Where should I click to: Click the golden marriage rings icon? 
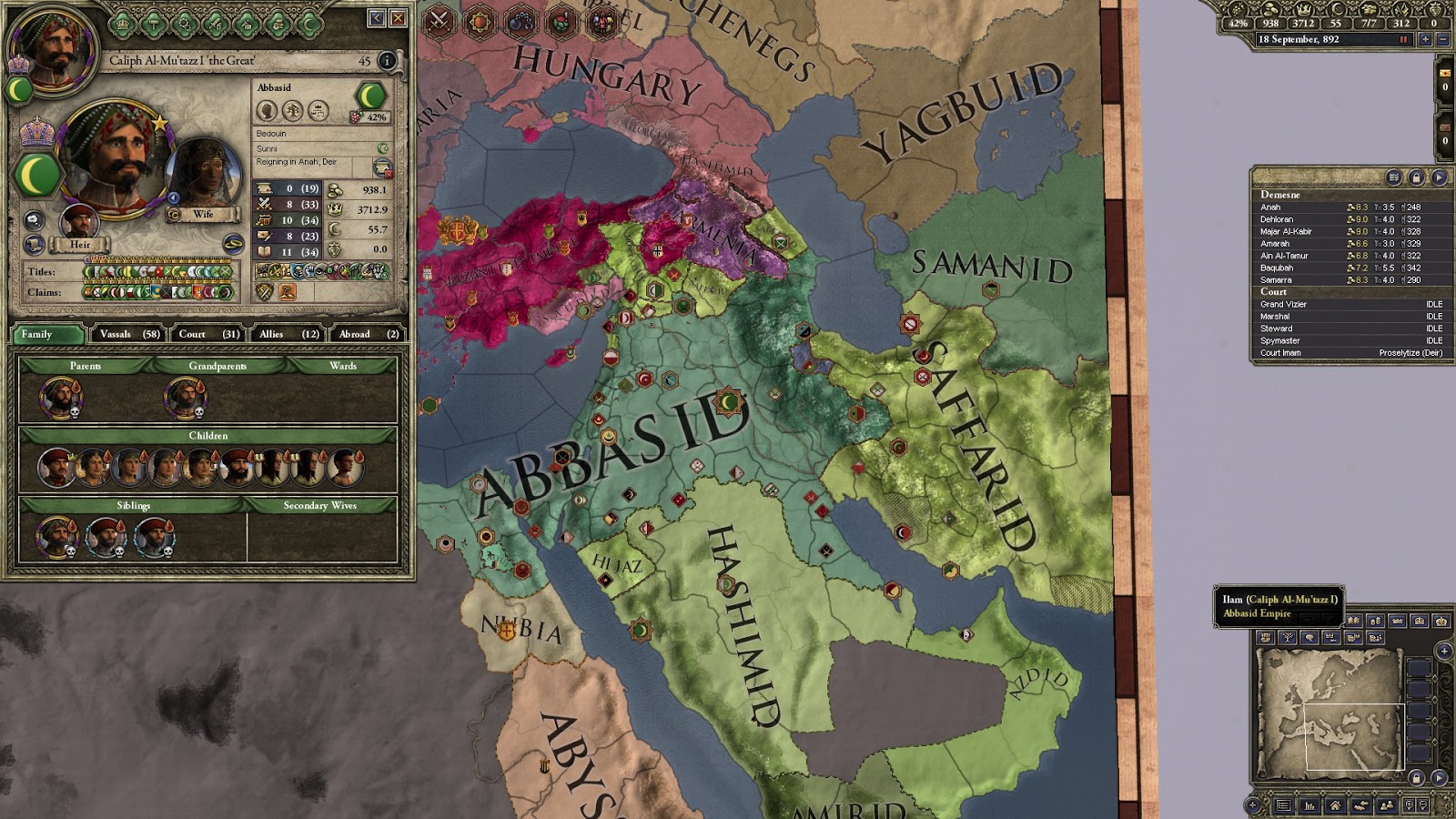(234, 244)
